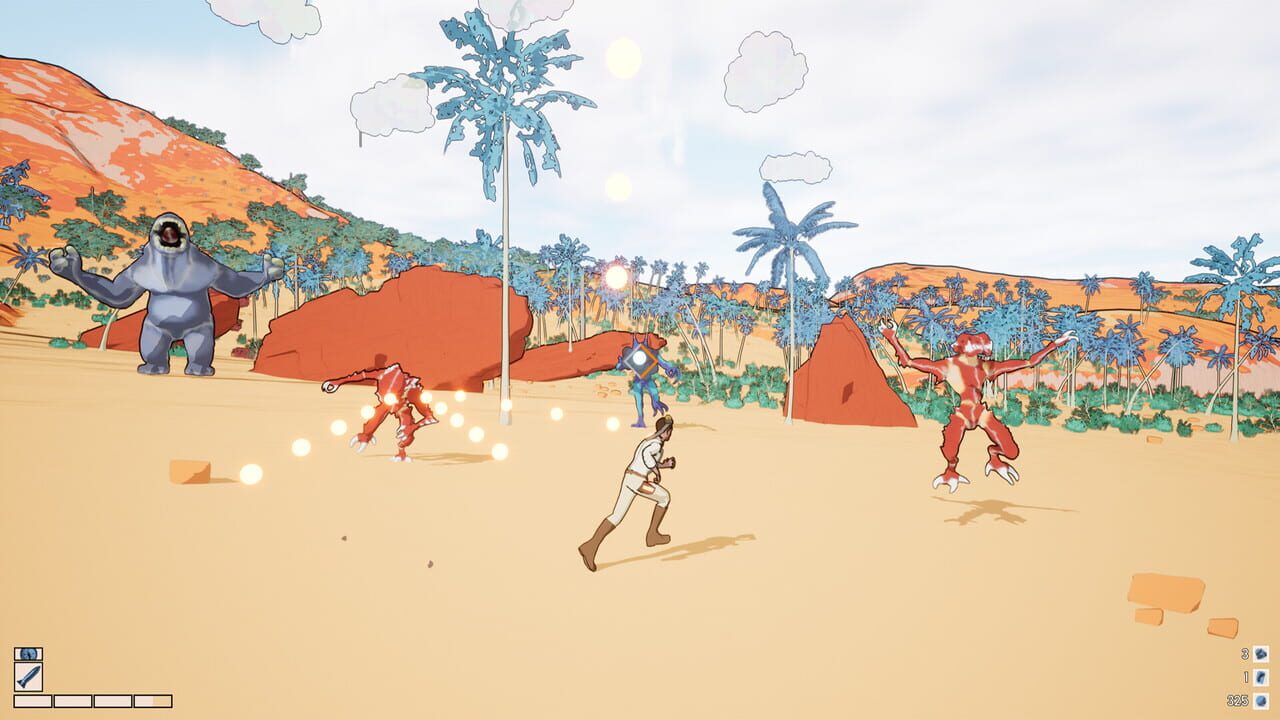Select the fourth empty hotbar slot
The height and width of the screenshot is (720, 1280).
(x=152, y=700)
